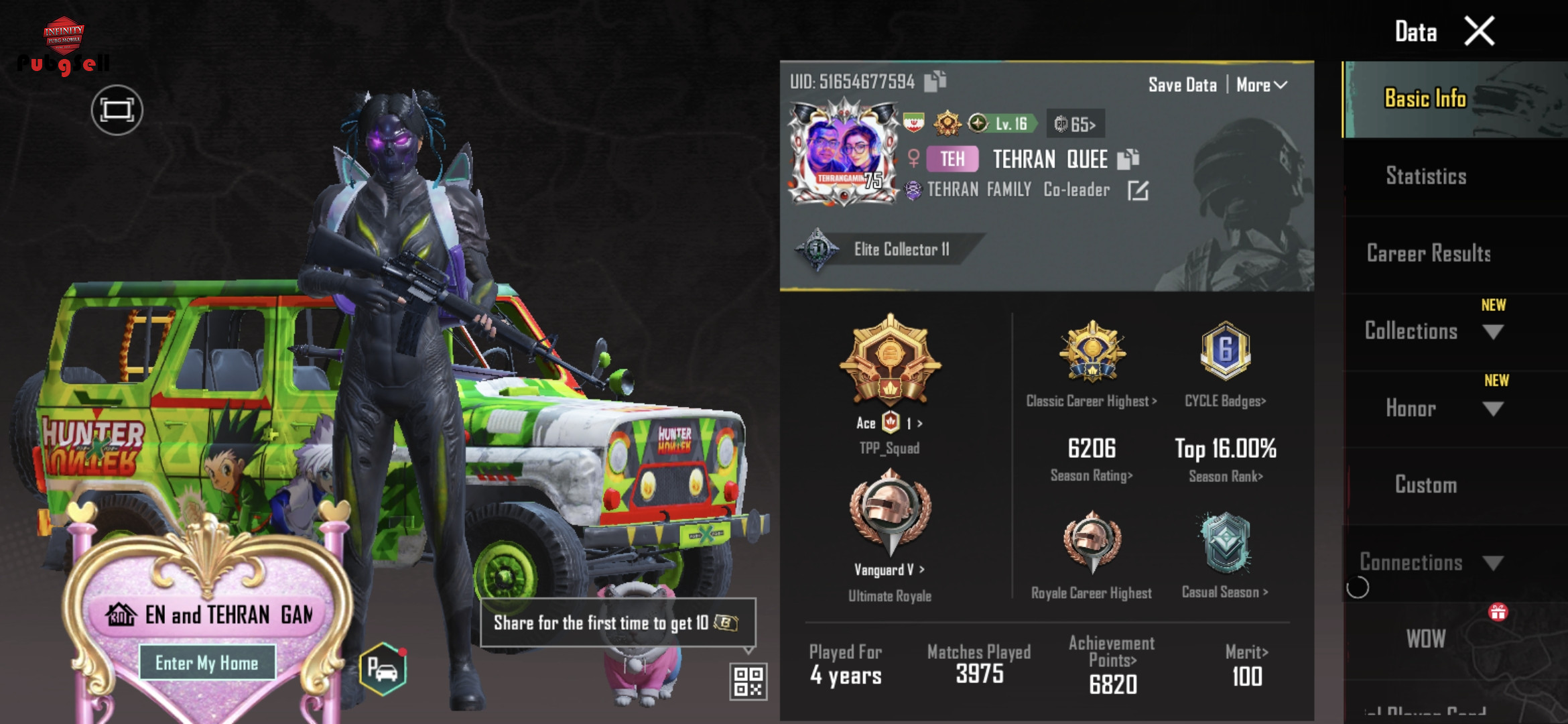Toggle fullscreen character view icon
Image resolution: width=1568 pixels, height=724 pixels.
(117, 110)
